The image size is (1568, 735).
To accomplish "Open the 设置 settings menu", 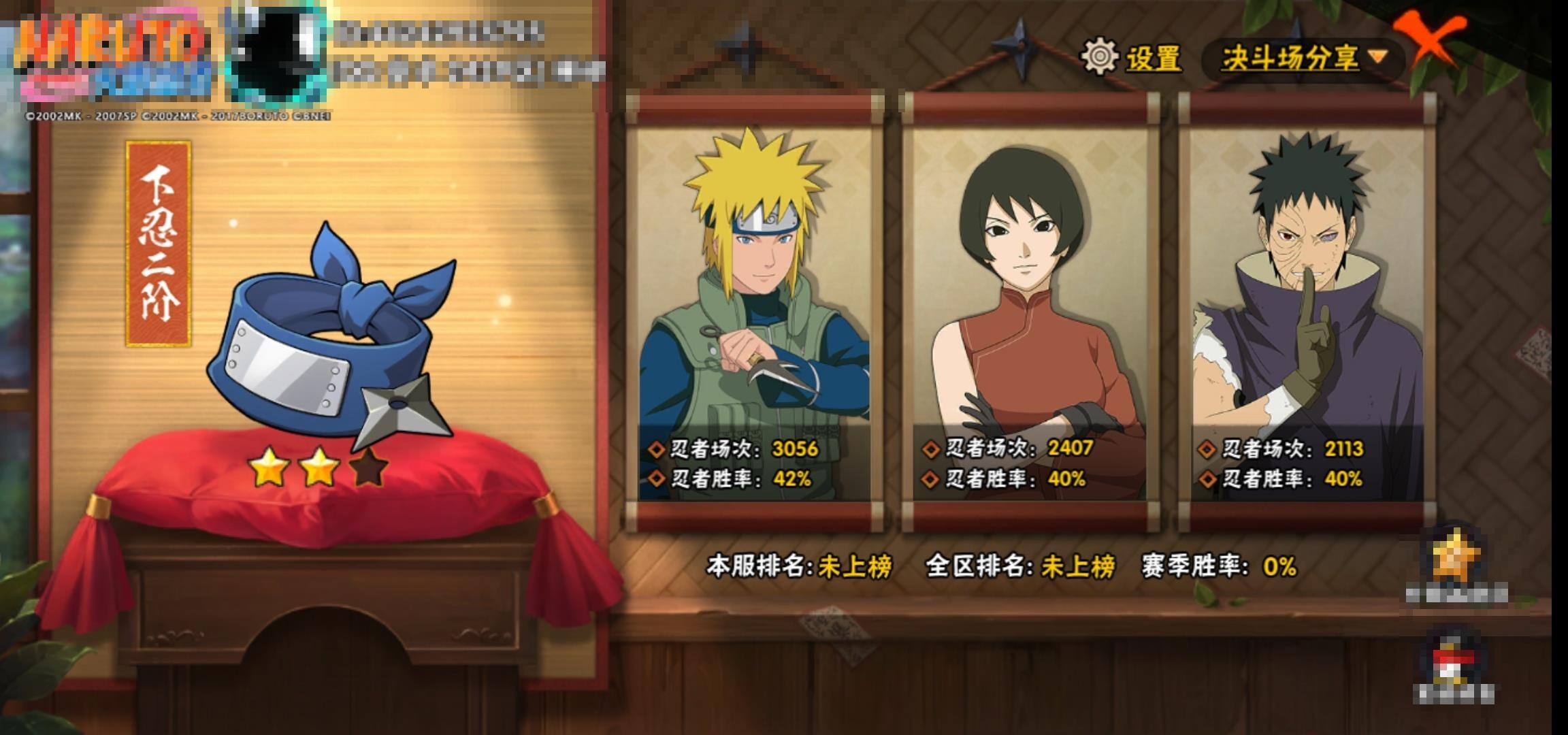I will [x=1132, y=57].
